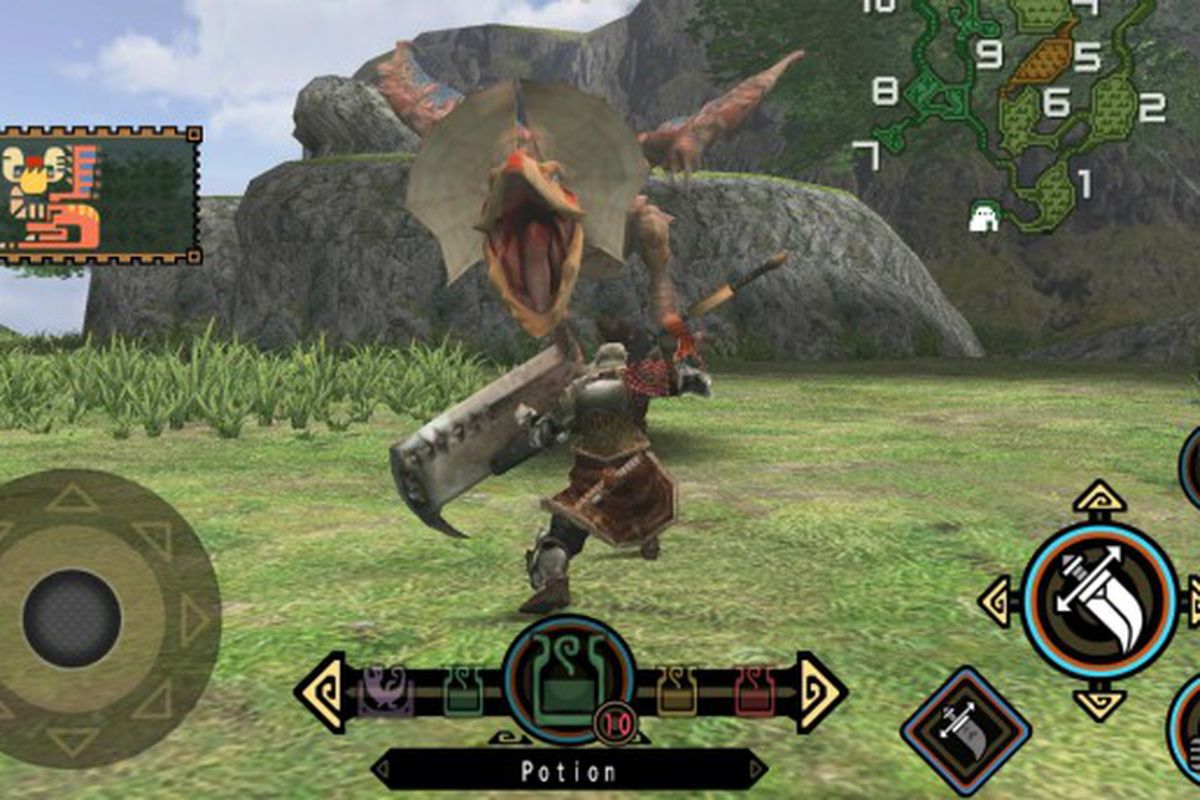Use the selected green Potion item
The height and width of the screenshot is (800, 1200).
coord(568,679)
